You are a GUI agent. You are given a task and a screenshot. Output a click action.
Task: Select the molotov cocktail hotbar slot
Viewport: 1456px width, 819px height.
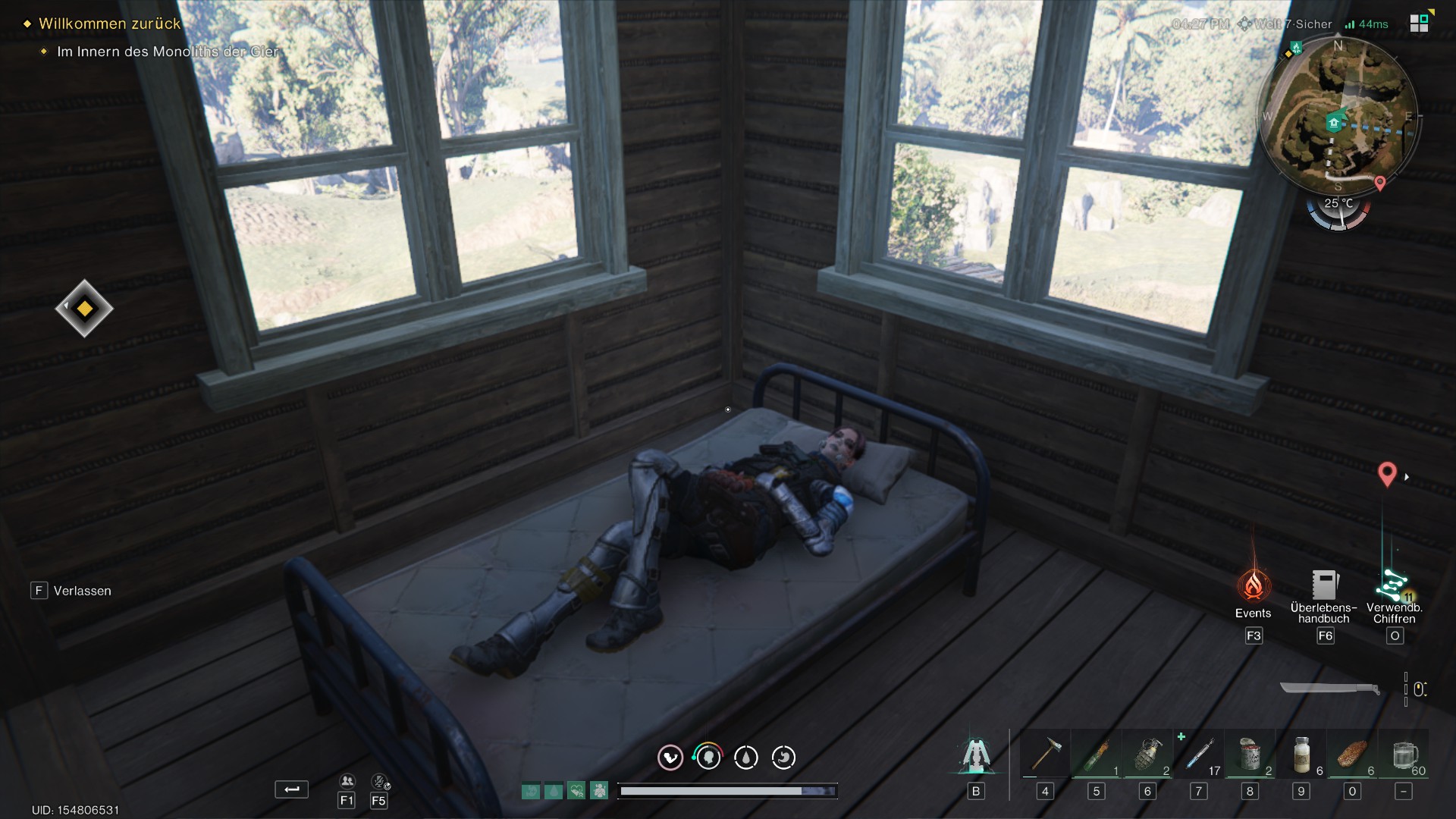(1097, 755)
